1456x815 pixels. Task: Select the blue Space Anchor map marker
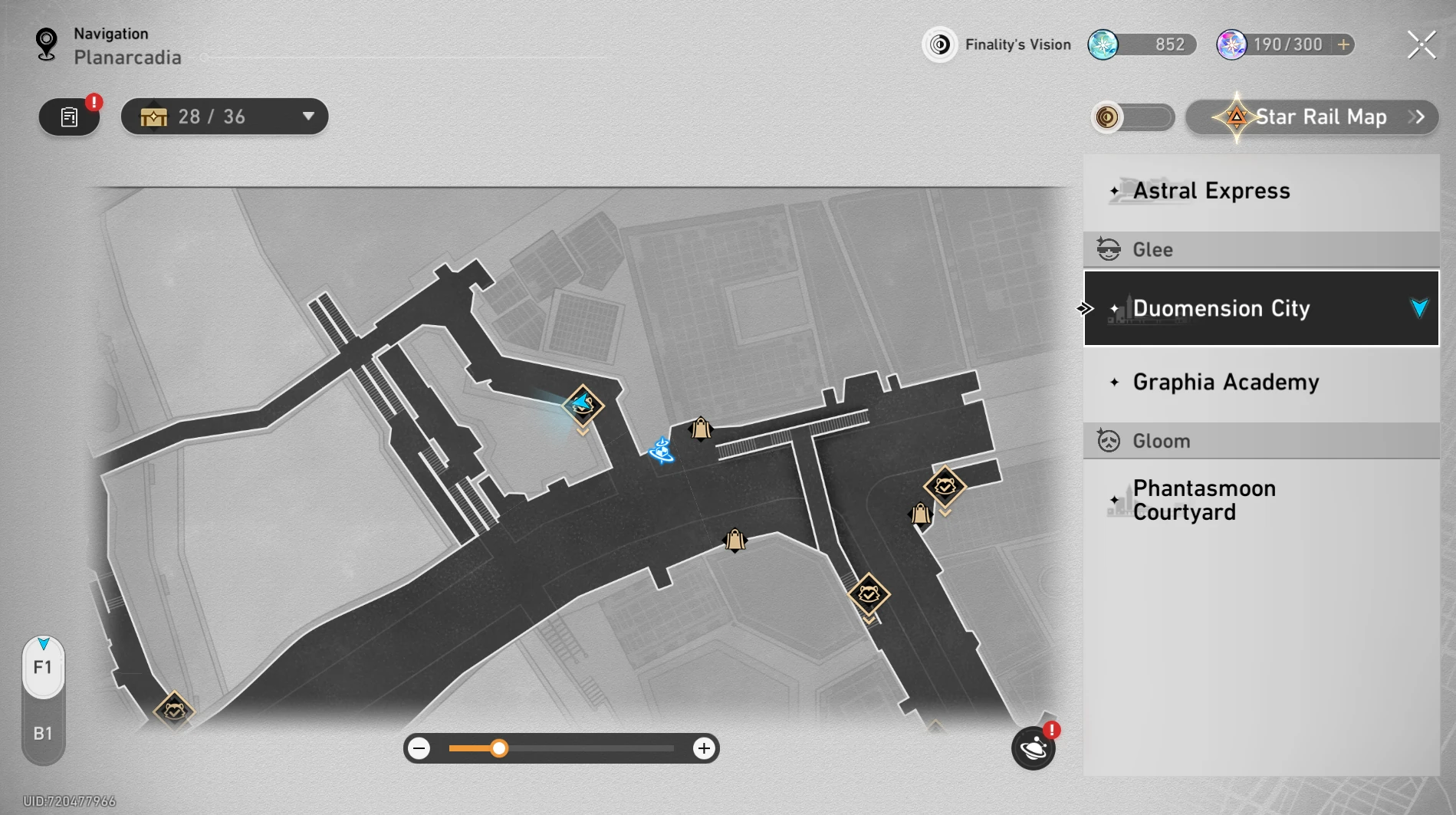pyautogui.click(x=661, y=451)
